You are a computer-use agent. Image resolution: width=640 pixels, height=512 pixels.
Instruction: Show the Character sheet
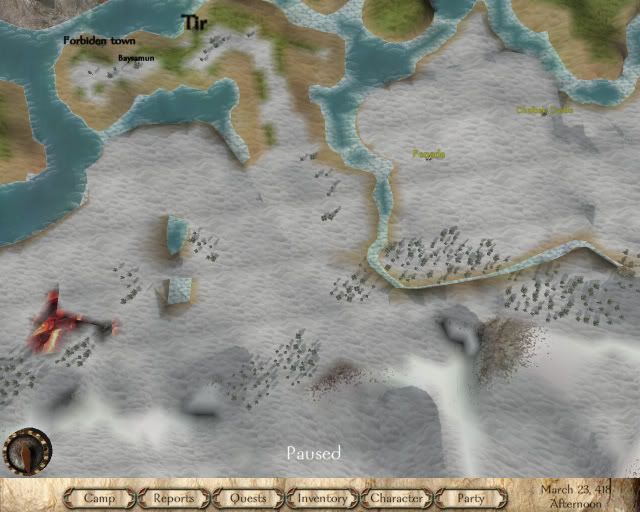tap(397, 497)
